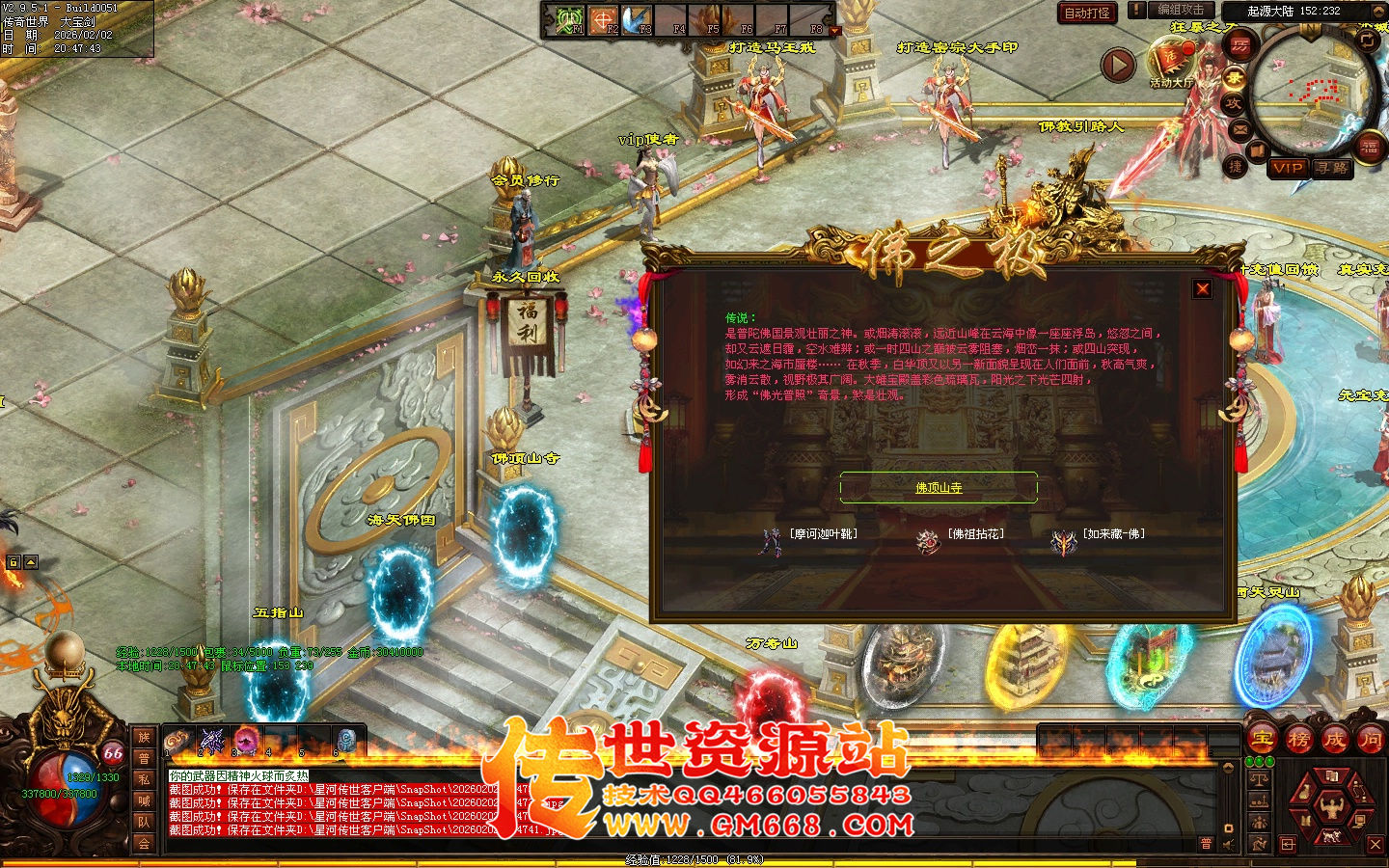Mute the speaker icon near the chat panel

1228,844
